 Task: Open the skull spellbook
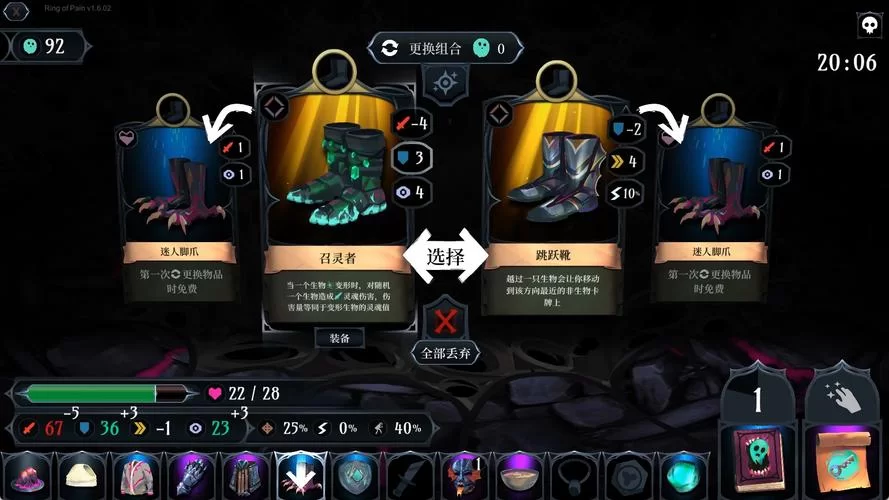758,462
